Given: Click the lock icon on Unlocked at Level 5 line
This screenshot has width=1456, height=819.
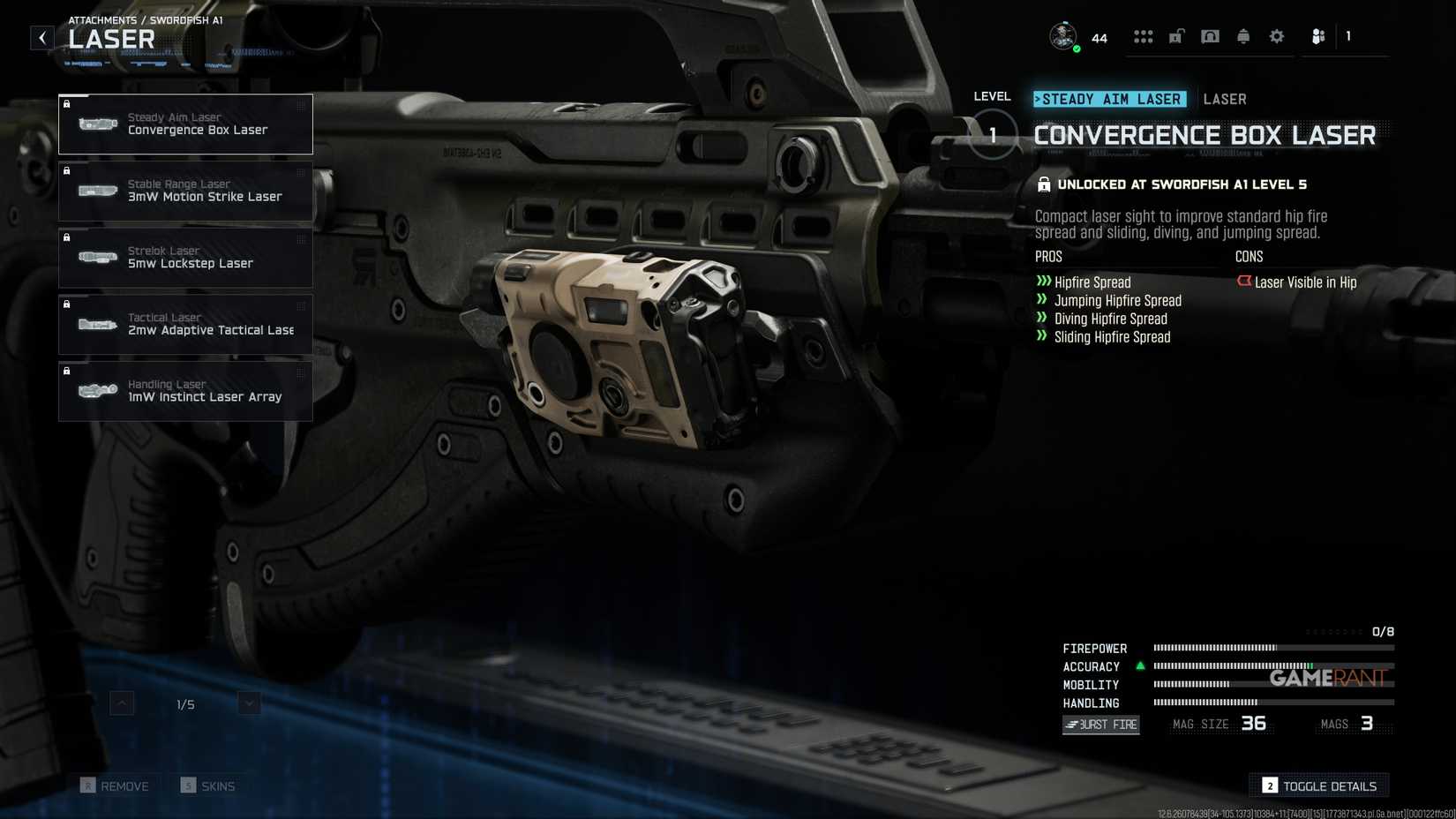Looking at the screenshot, I should click(x=1043, y=184).
